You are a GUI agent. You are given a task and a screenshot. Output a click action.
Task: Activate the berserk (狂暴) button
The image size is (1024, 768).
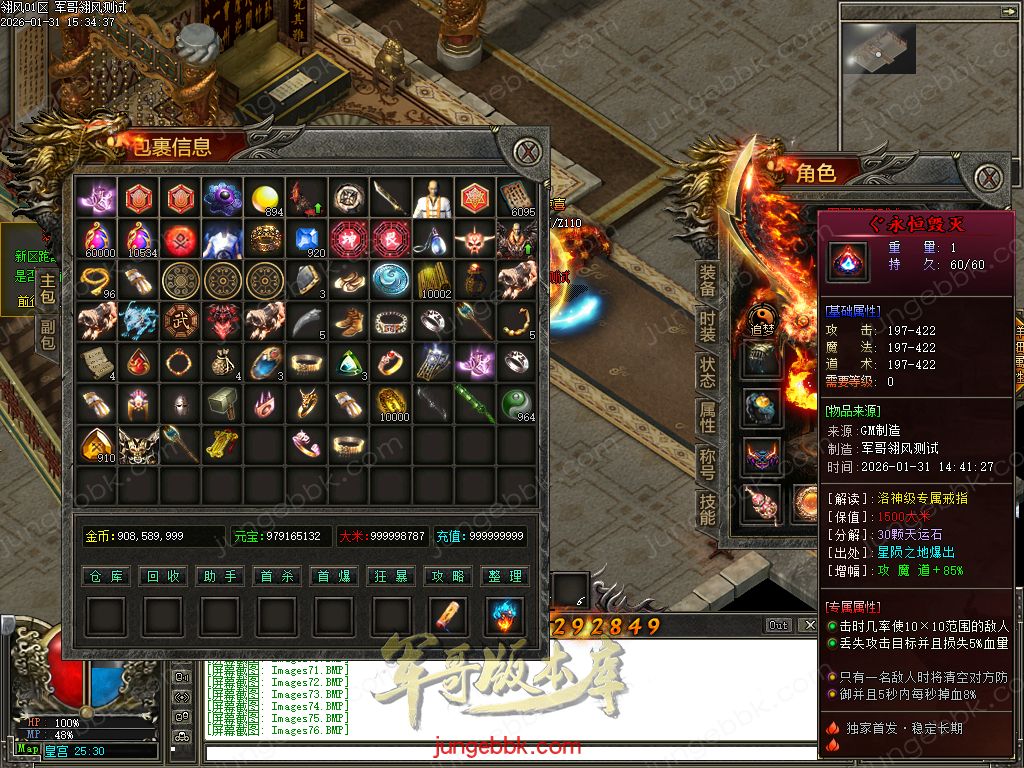pos(391,576)
